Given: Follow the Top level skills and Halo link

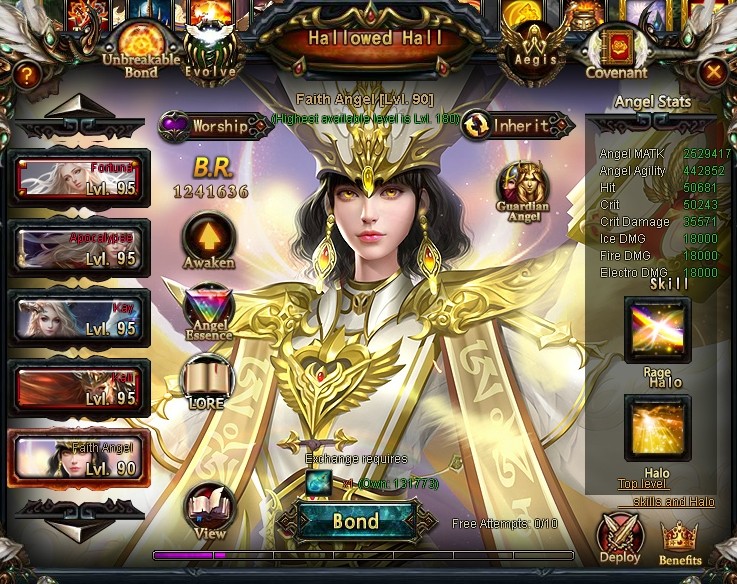Looking at the screenshot, I should [x=665, y=493].
